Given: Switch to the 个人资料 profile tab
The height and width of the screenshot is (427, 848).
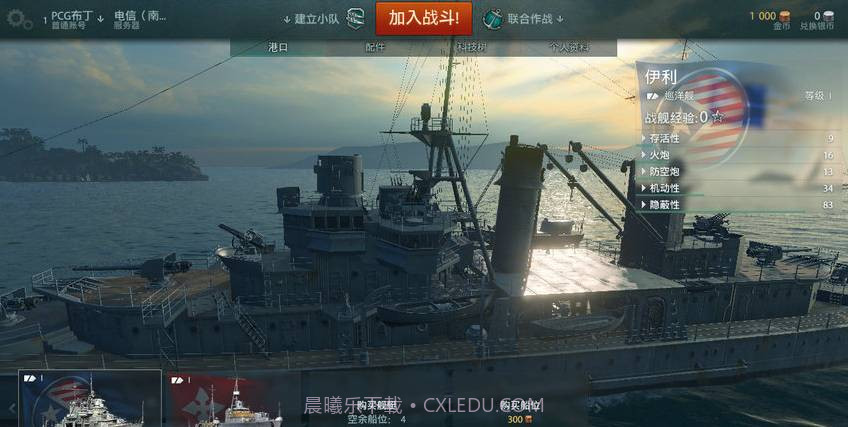Looking at the screenshot, I should 568,47.
